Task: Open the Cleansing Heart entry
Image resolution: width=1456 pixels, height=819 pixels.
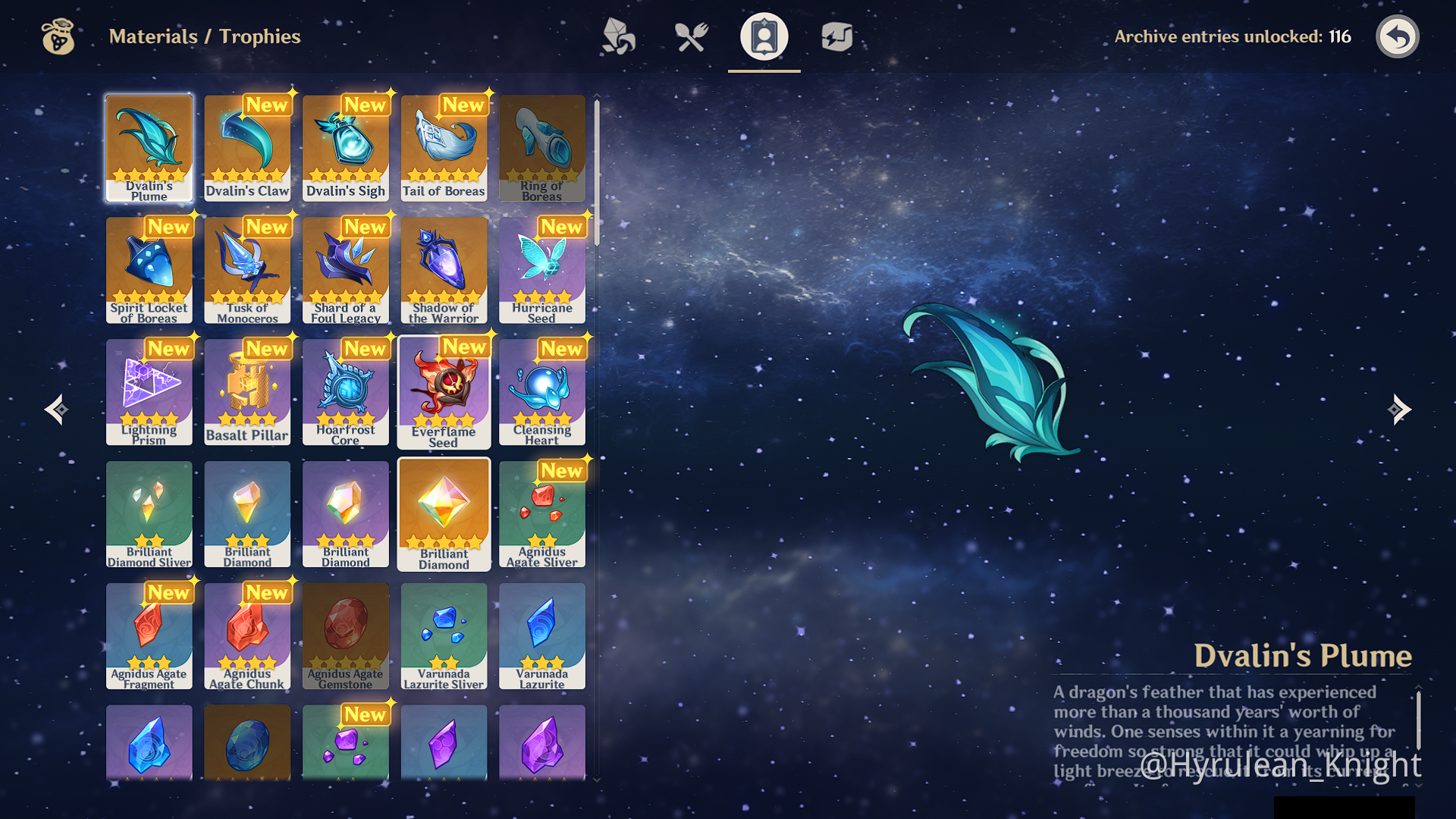Action: pos(542,392)
